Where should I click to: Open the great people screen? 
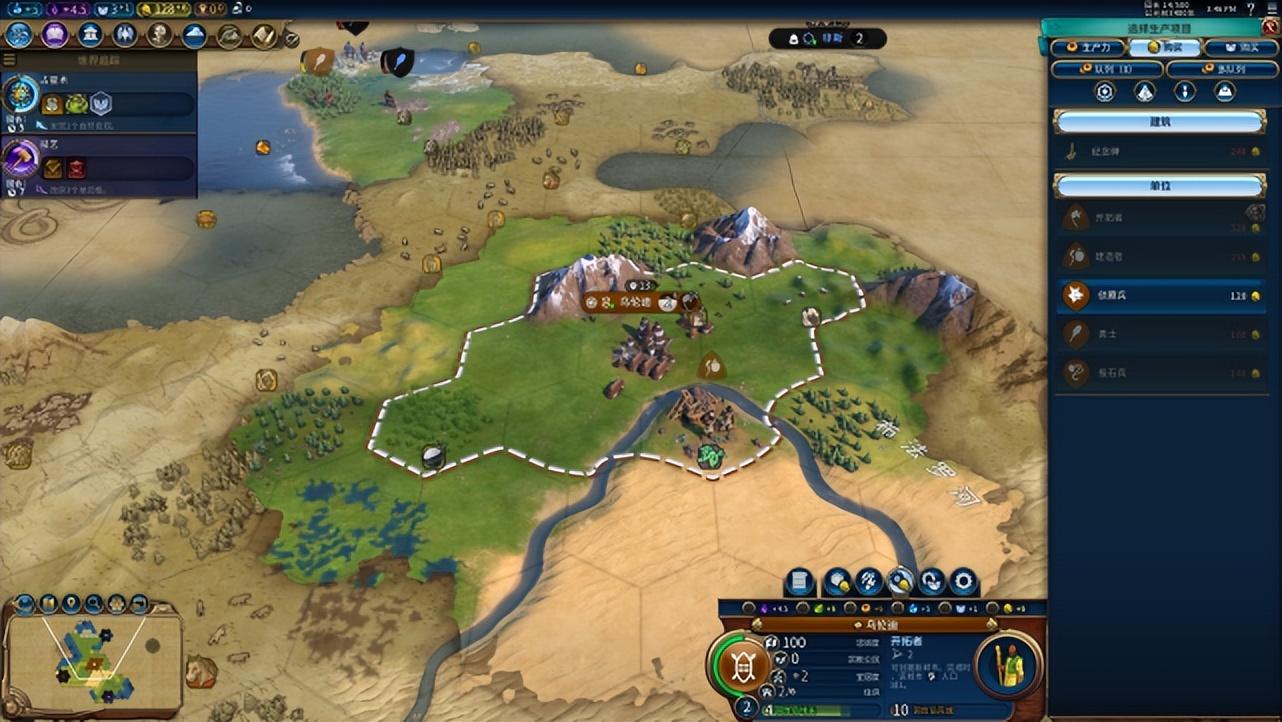(x=159, y=35)
